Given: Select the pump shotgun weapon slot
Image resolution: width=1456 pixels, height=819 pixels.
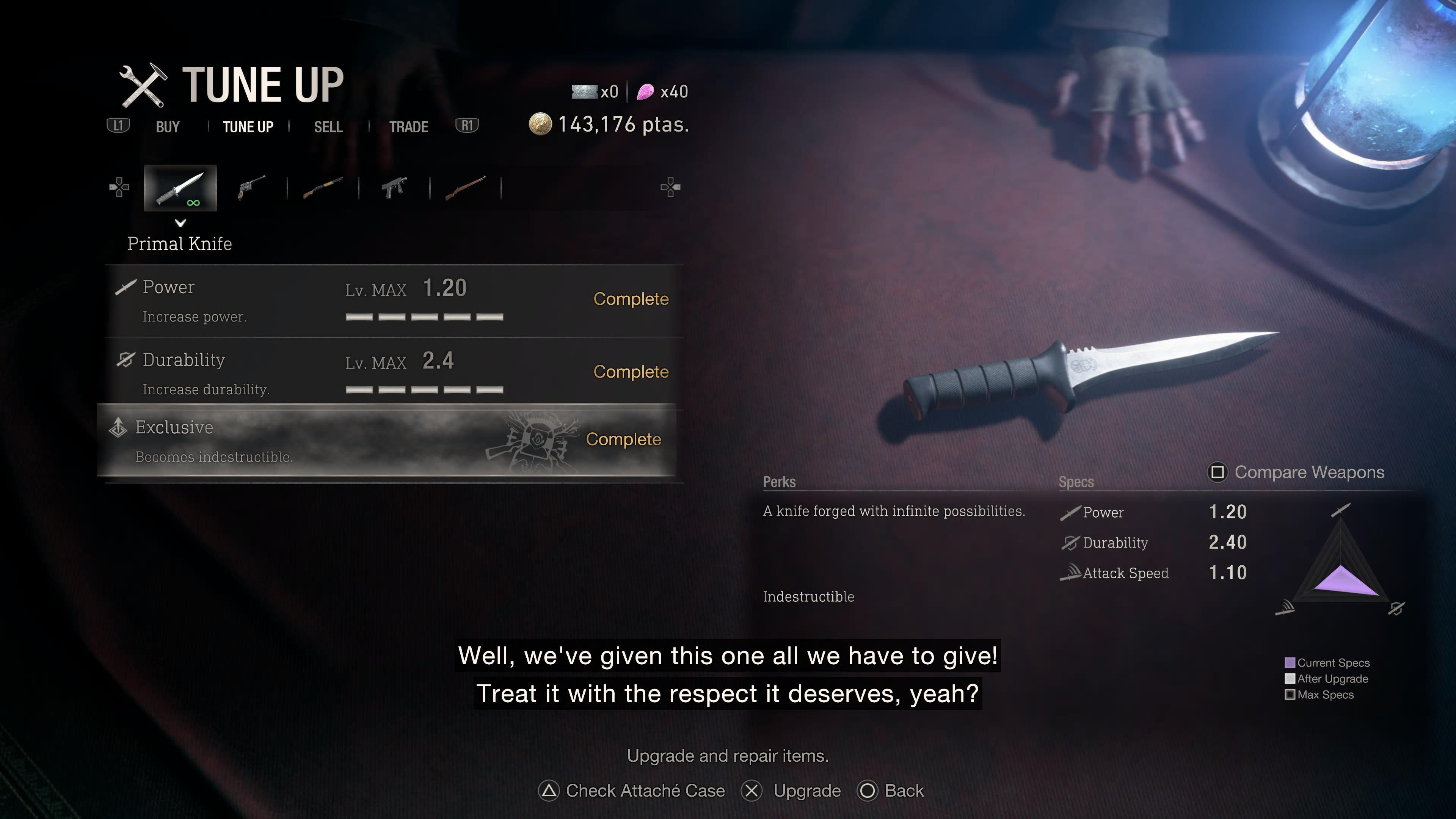Looking at the screenshot, I should (x=323, y=187).
